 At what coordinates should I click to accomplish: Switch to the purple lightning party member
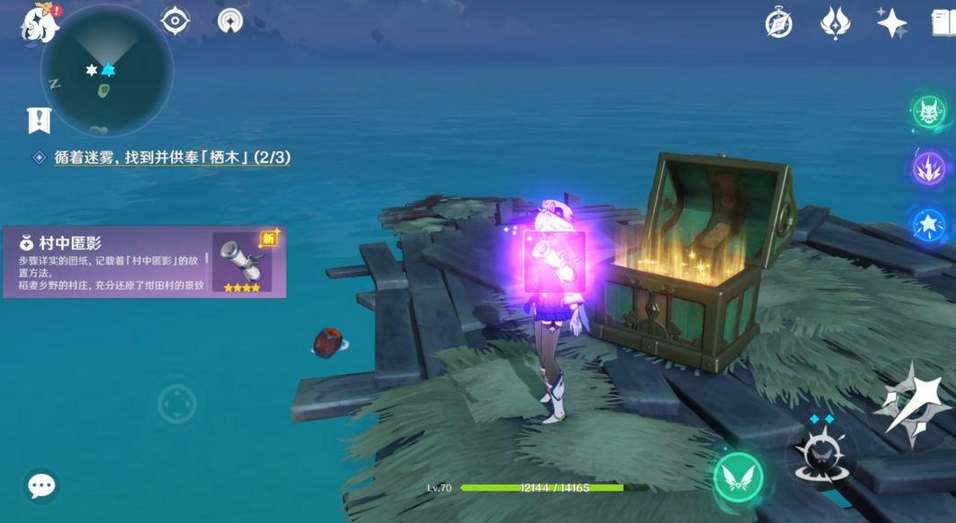pos(930,167)
